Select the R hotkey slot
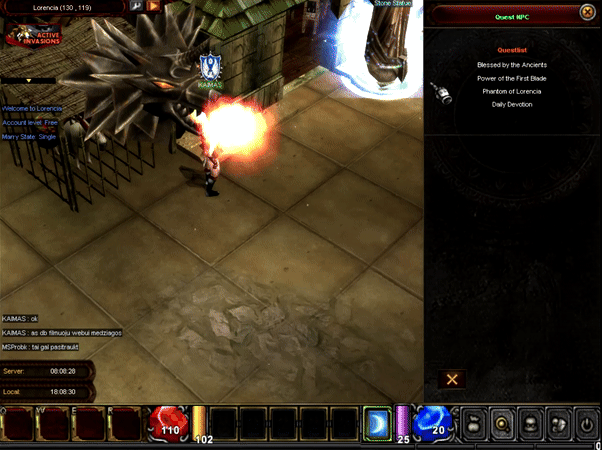The image size is (602, 450). pos(124,424)
